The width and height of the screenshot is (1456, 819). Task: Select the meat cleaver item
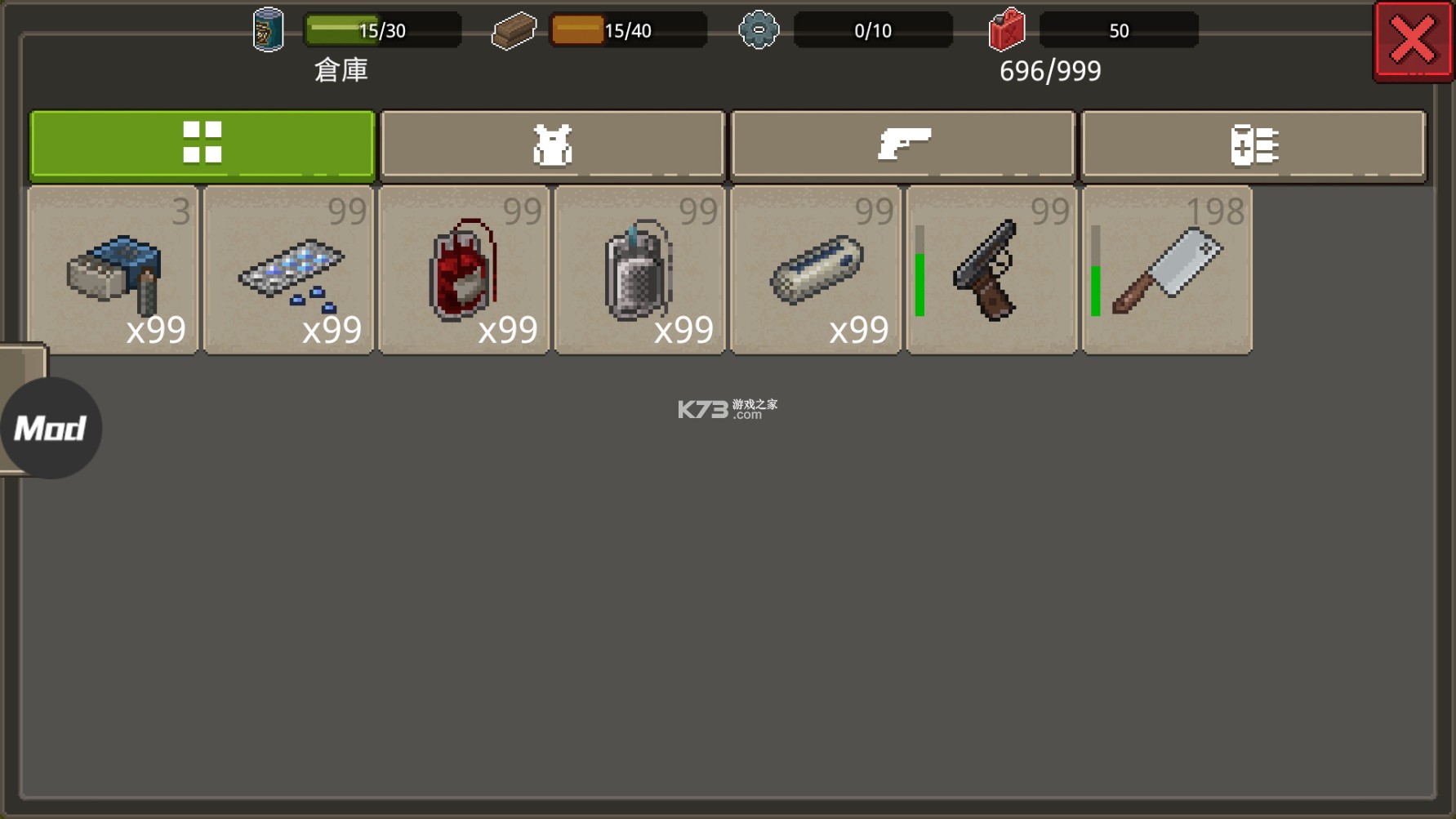click(x=1166, y=269)
